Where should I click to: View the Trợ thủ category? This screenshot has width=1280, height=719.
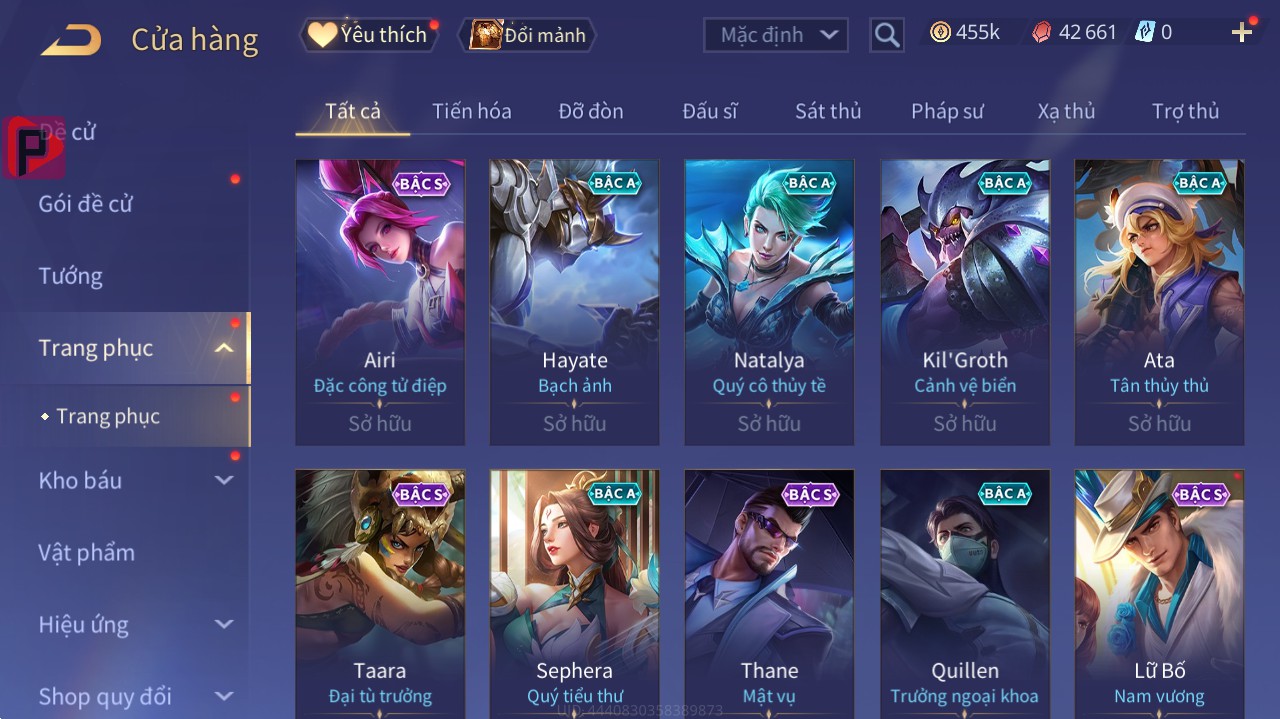click(1185, 111)
